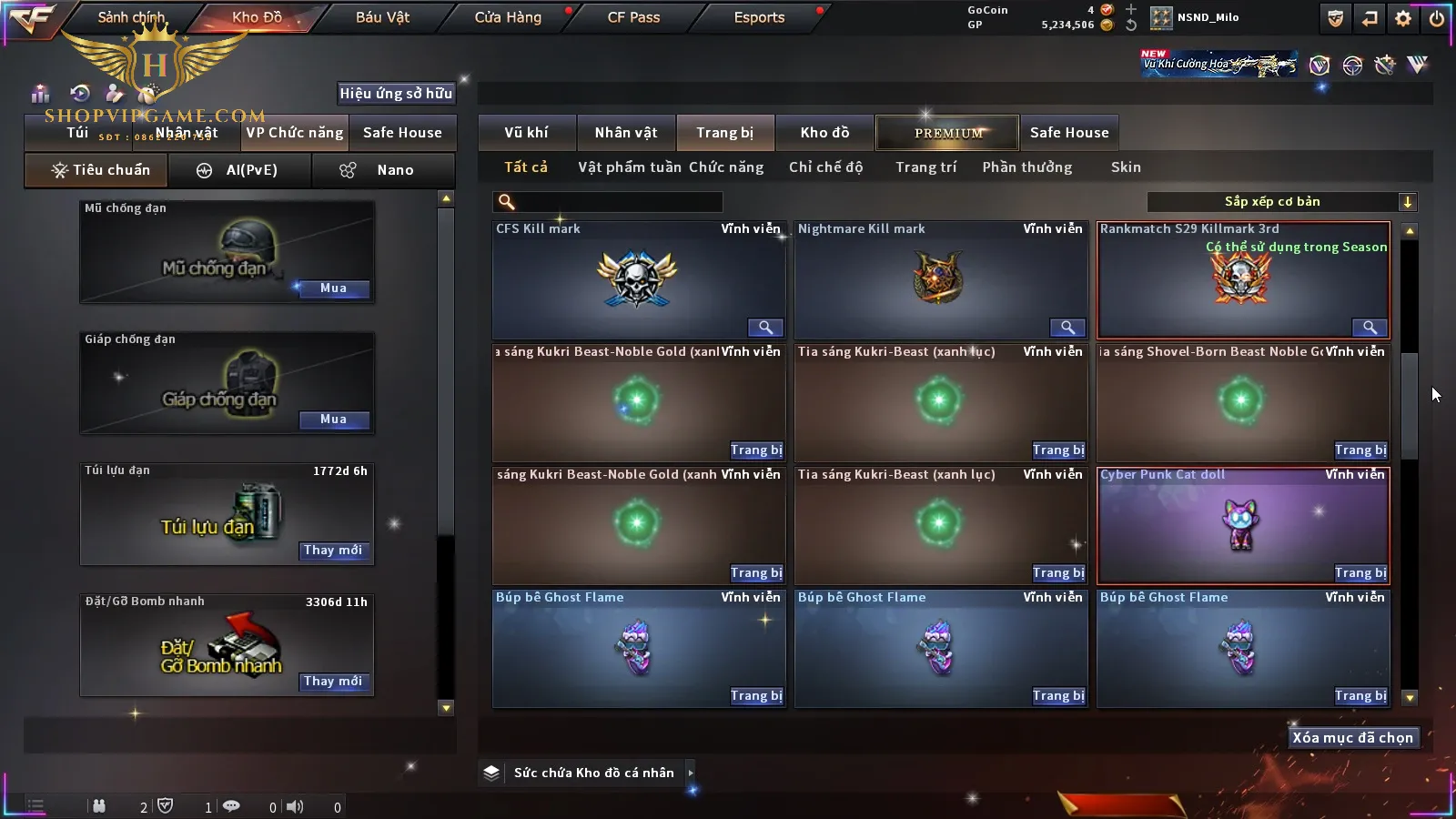
Task: Equip the Cyber Punk Cat doll
Action: coord(1360,573)
